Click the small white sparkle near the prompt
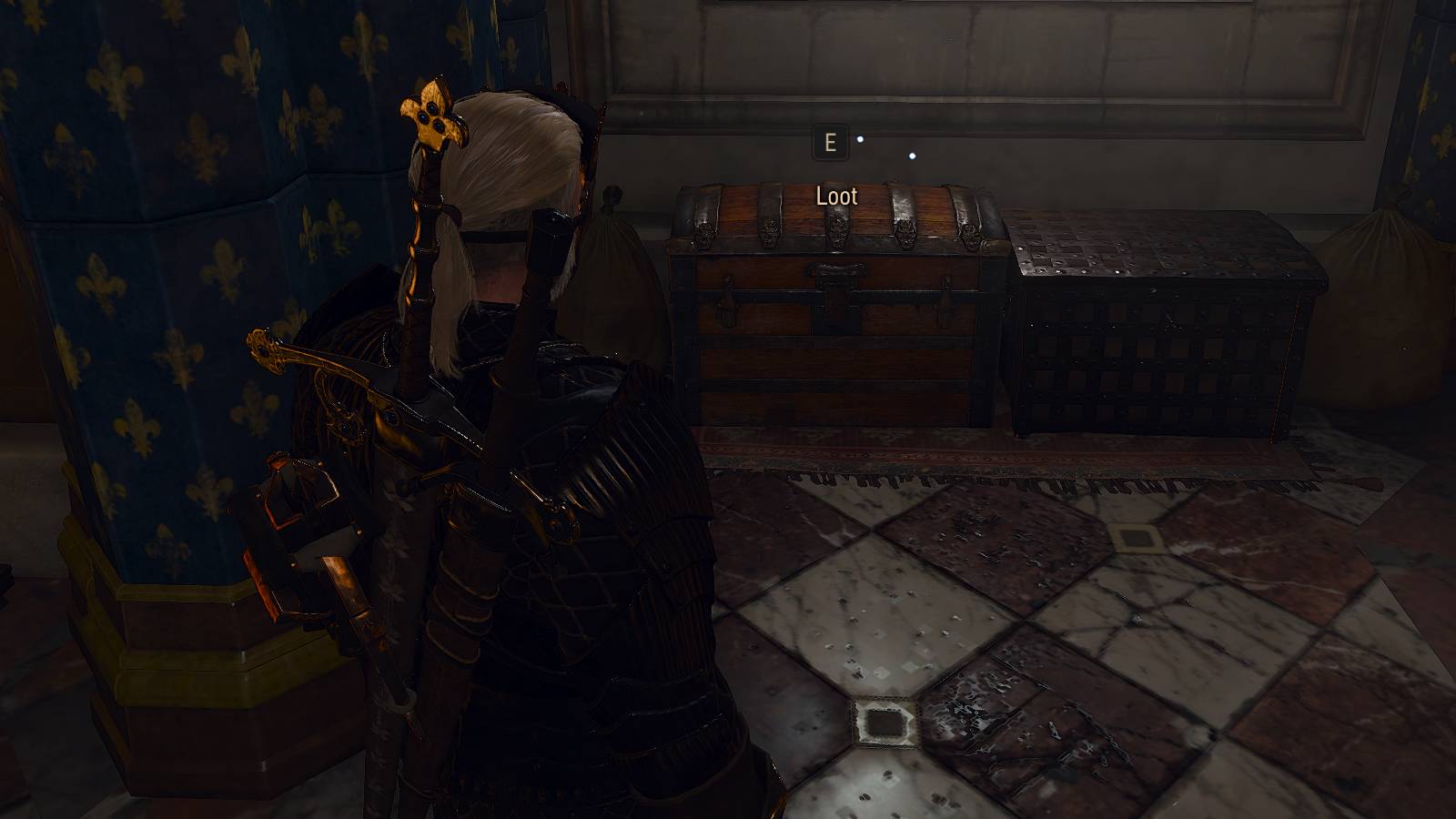 [859, 139]
